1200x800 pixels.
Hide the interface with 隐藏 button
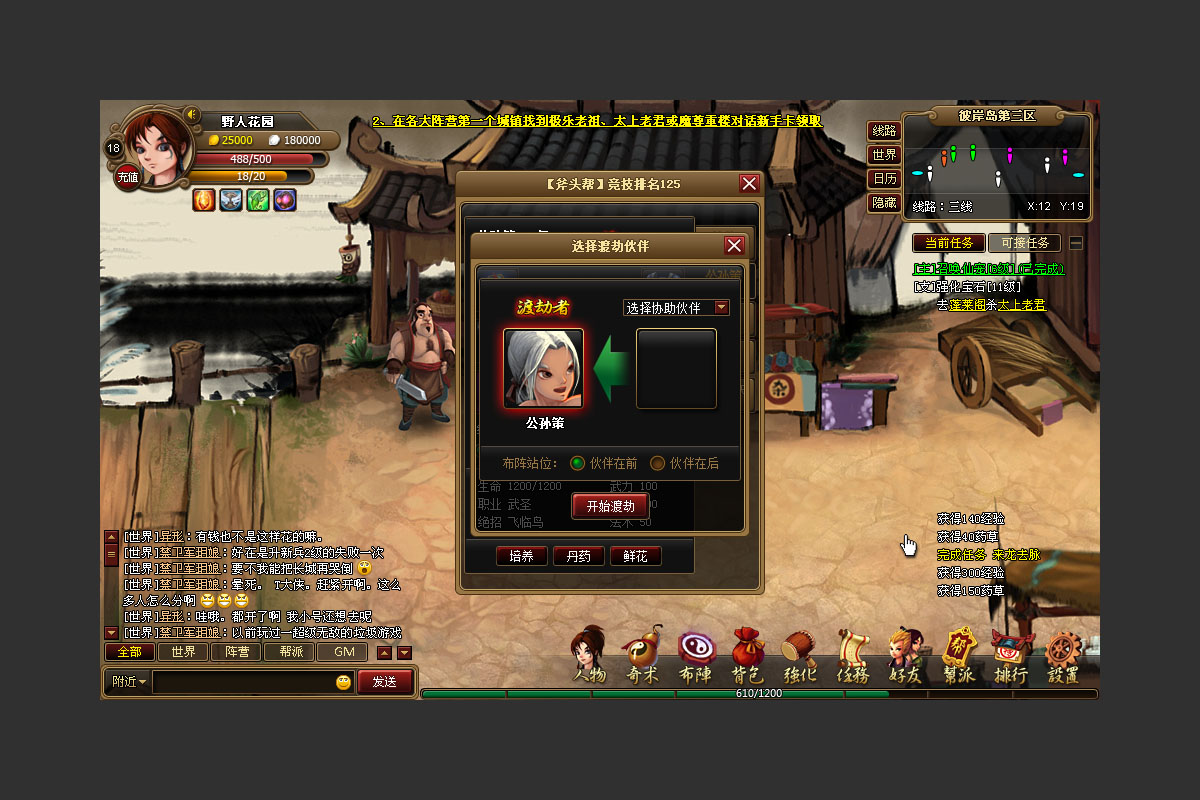884,203
